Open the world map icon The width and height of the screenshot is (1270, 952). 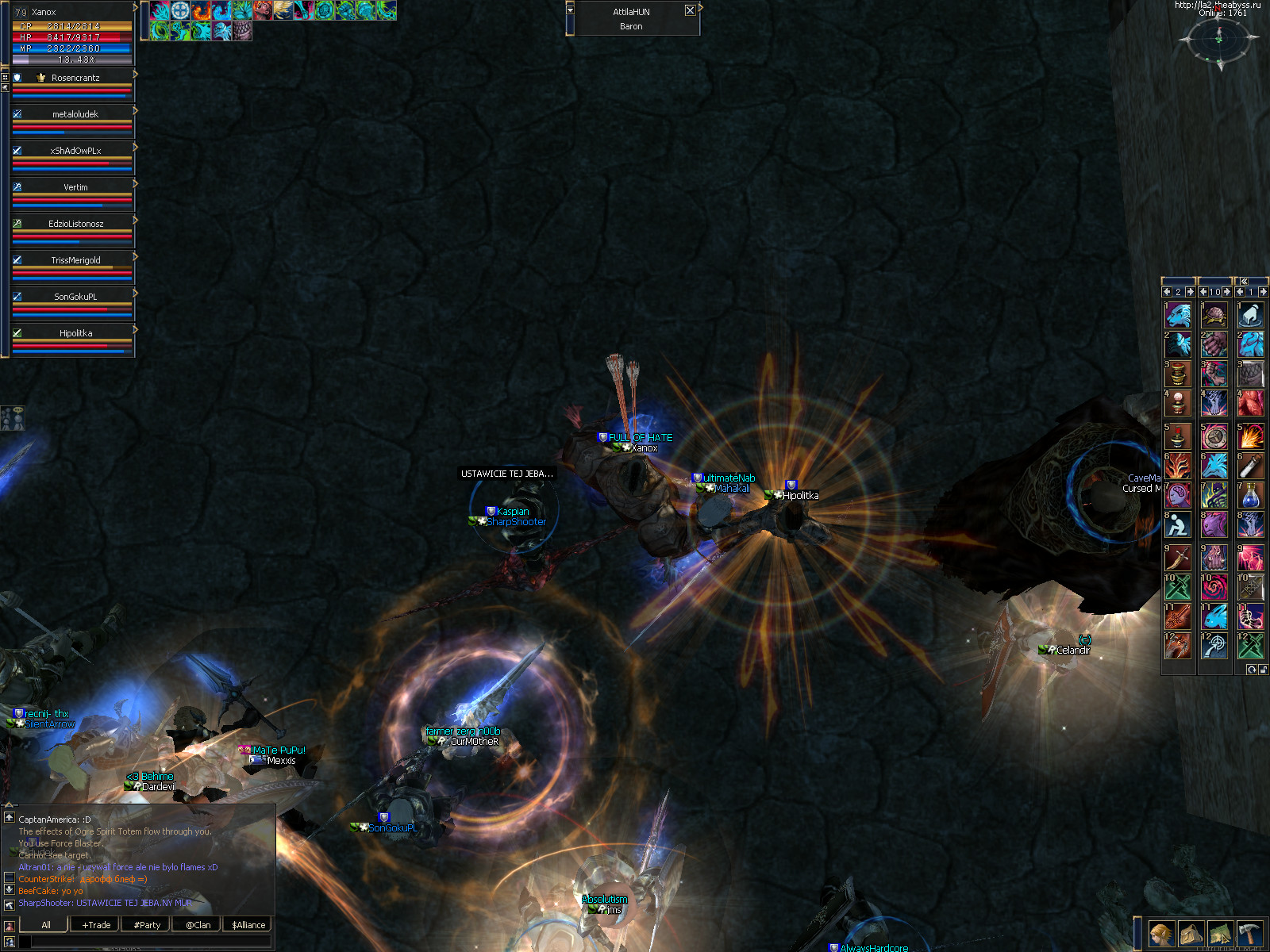tap(1220, 934)
